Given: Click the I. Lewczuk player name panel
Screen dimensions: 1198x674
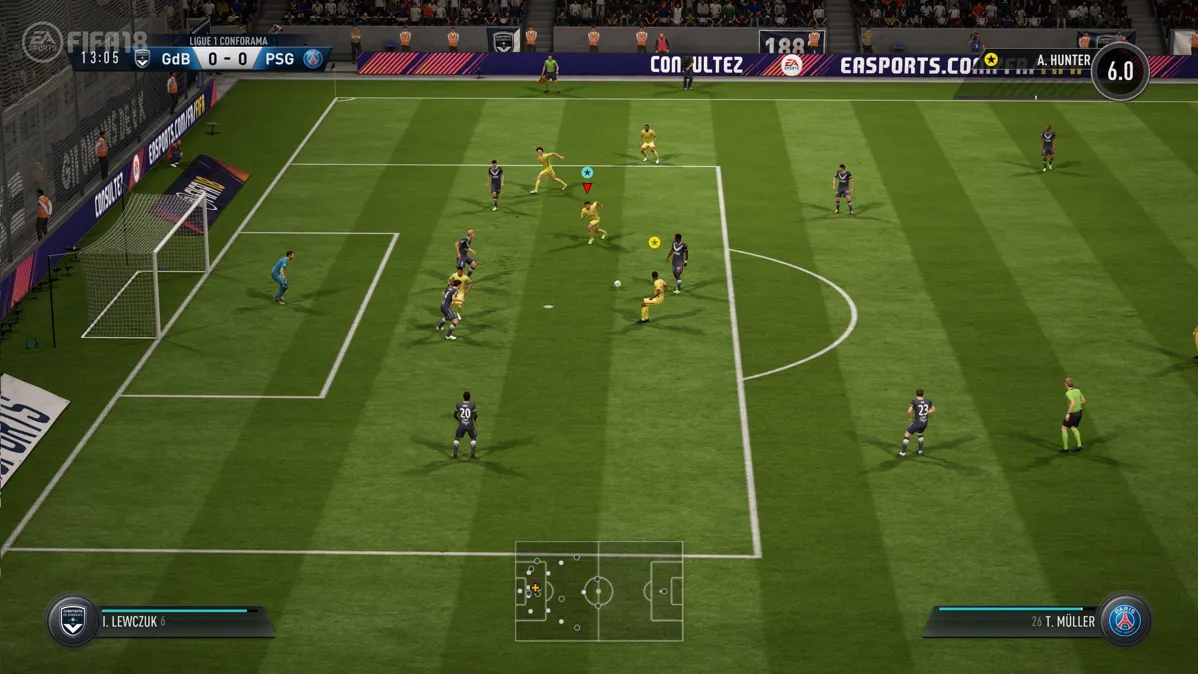Looking at the screenshot, I should [180, 621].
